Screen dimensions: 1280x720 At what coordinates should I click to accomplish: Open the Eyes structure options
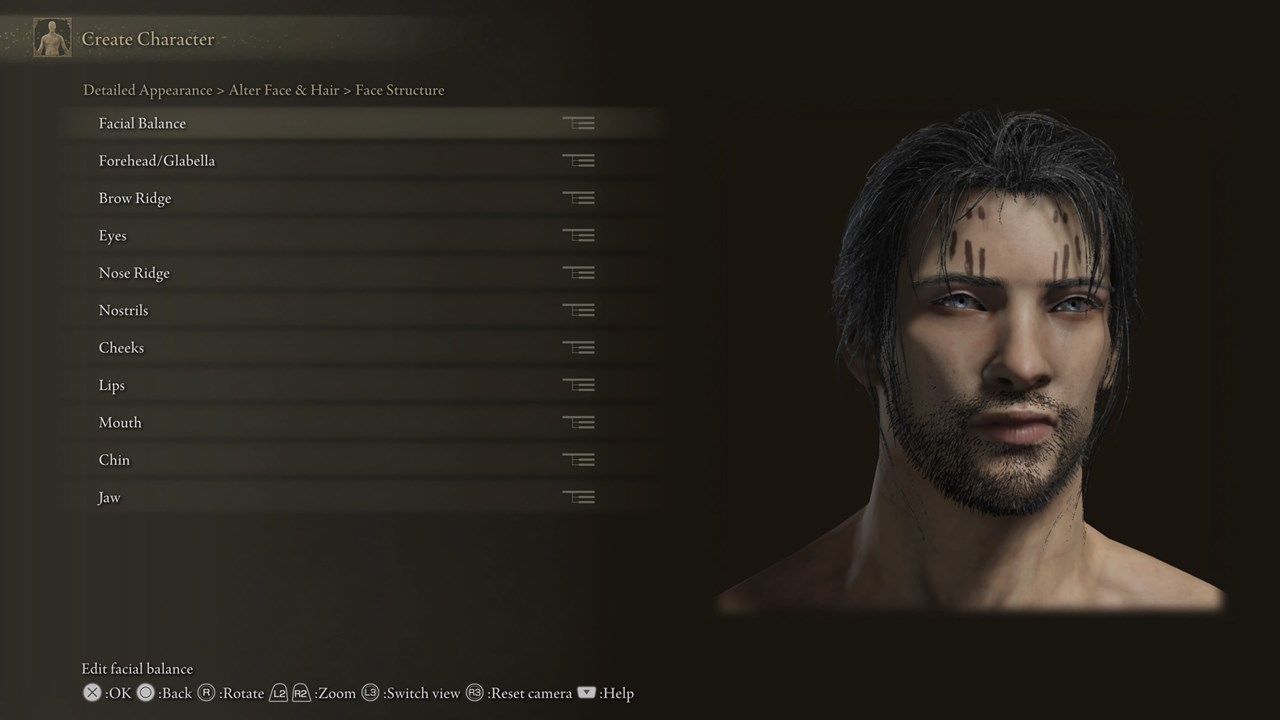[113, 235]
